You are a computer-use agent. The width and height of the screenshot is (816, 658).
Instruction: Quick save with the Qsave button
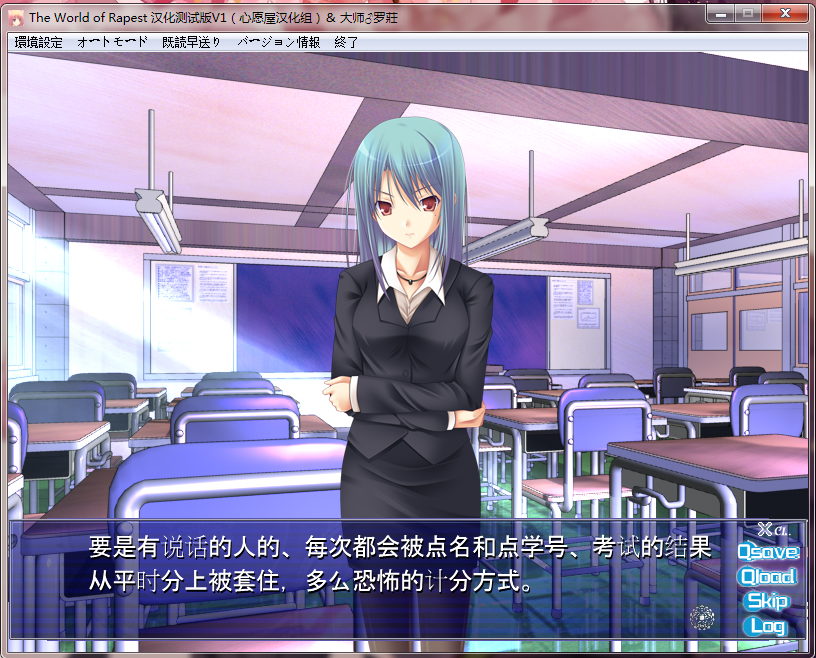tap(768, 551)
